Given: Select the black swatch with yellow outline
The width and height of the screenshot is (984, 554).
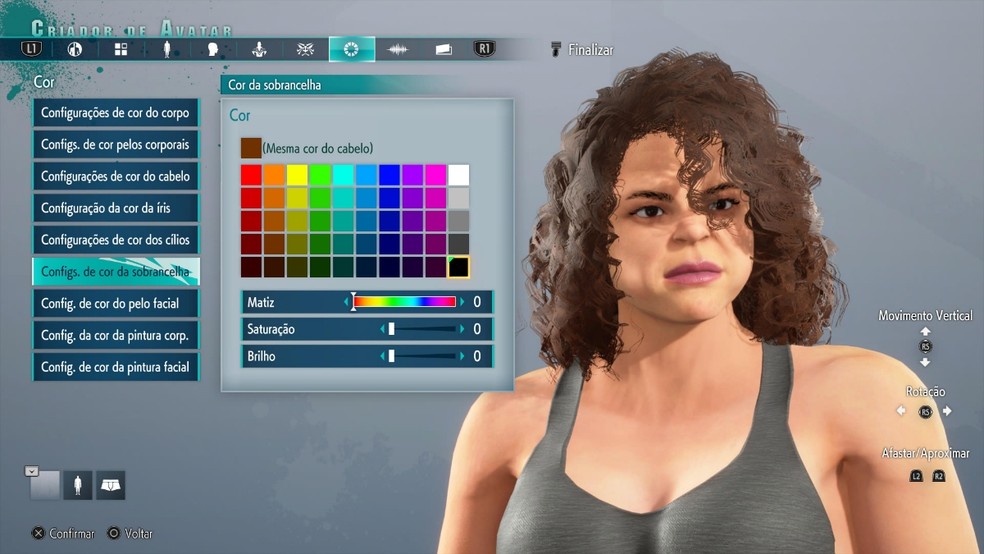Looking at the screenshot, I should [x=459, y=267].
